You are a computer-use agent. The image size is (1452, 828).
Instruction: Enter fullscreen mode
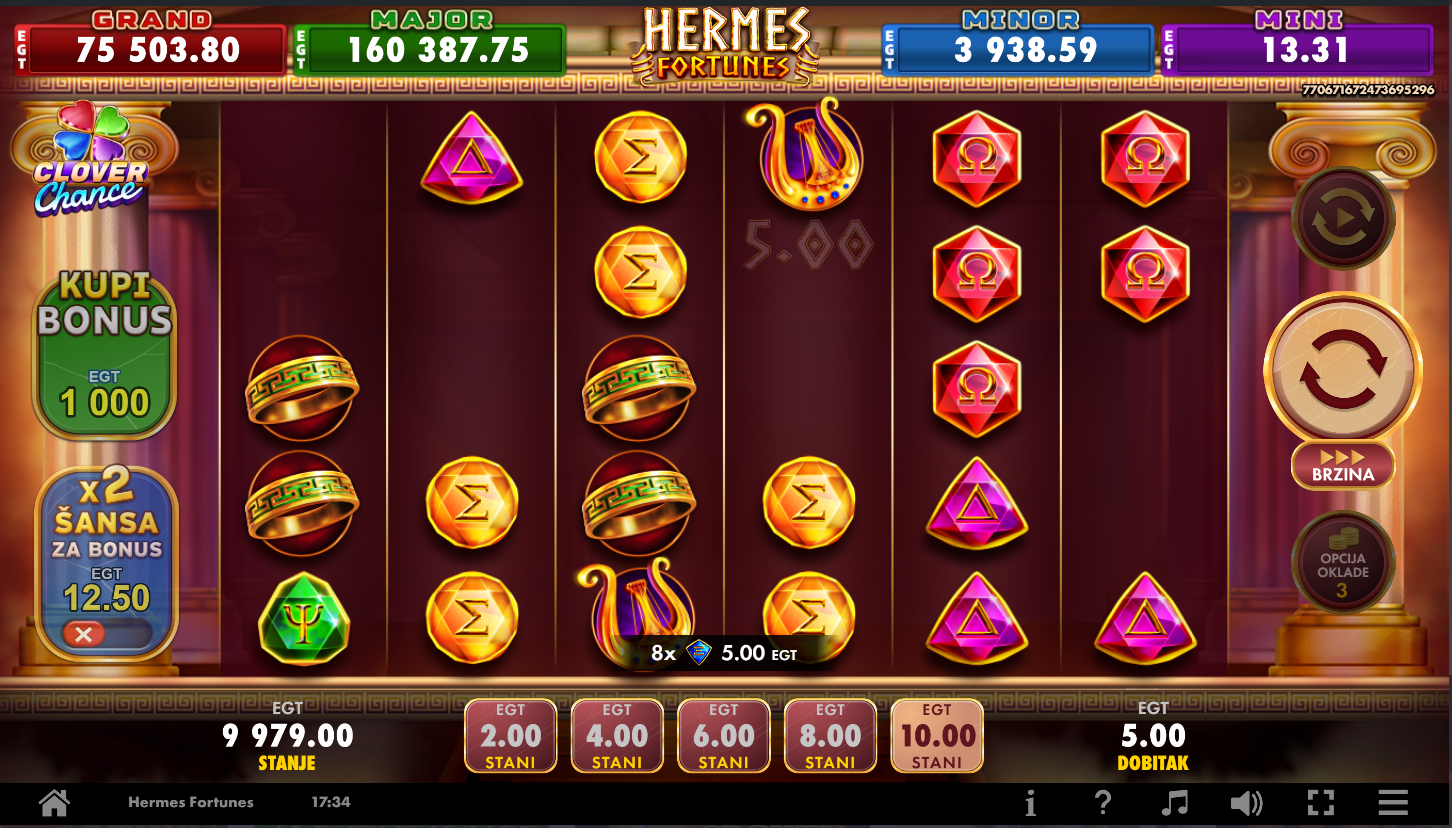click(x=1320, y=802)
